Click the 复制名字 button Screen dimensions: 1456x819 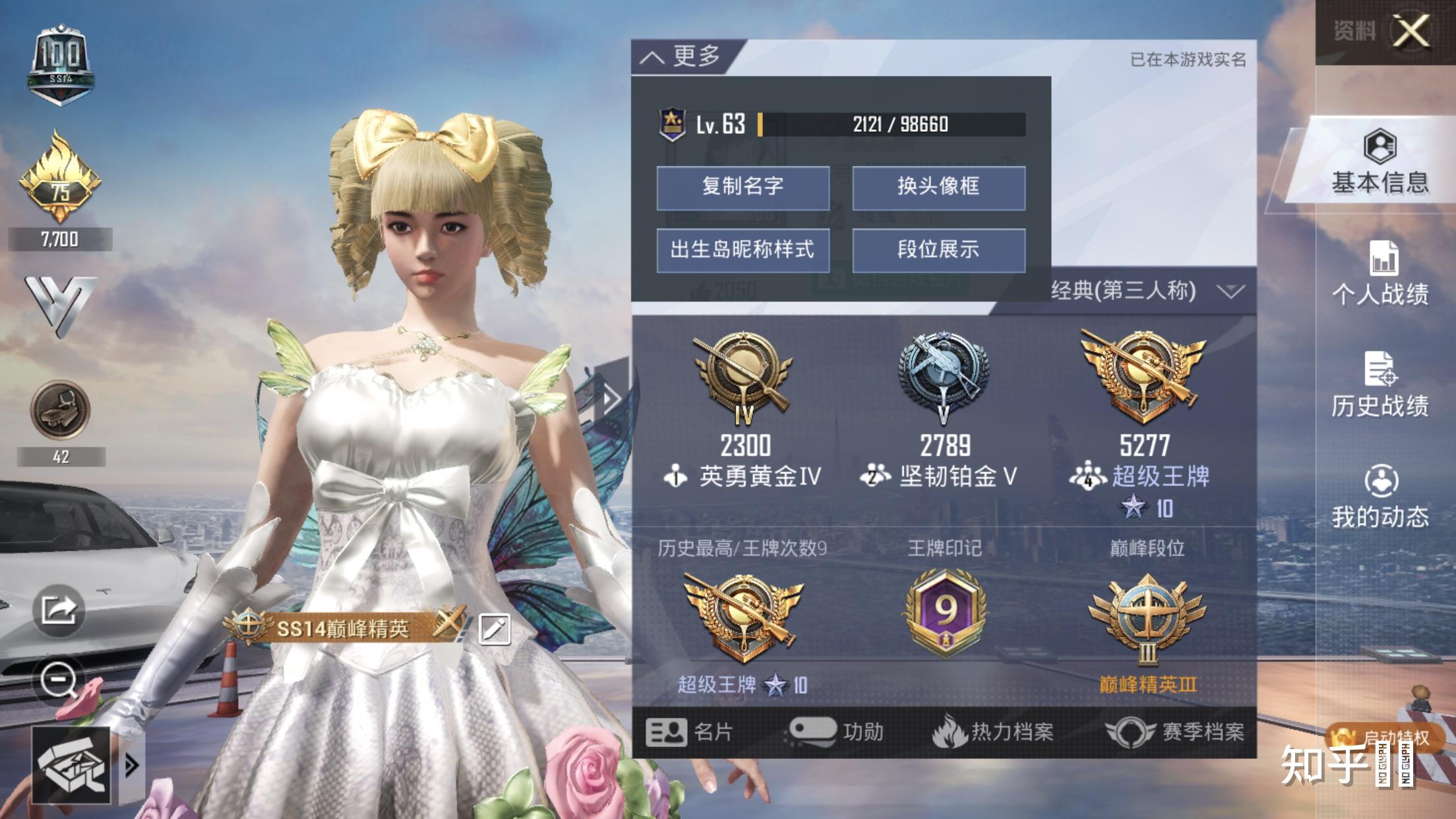click(743, 188)
